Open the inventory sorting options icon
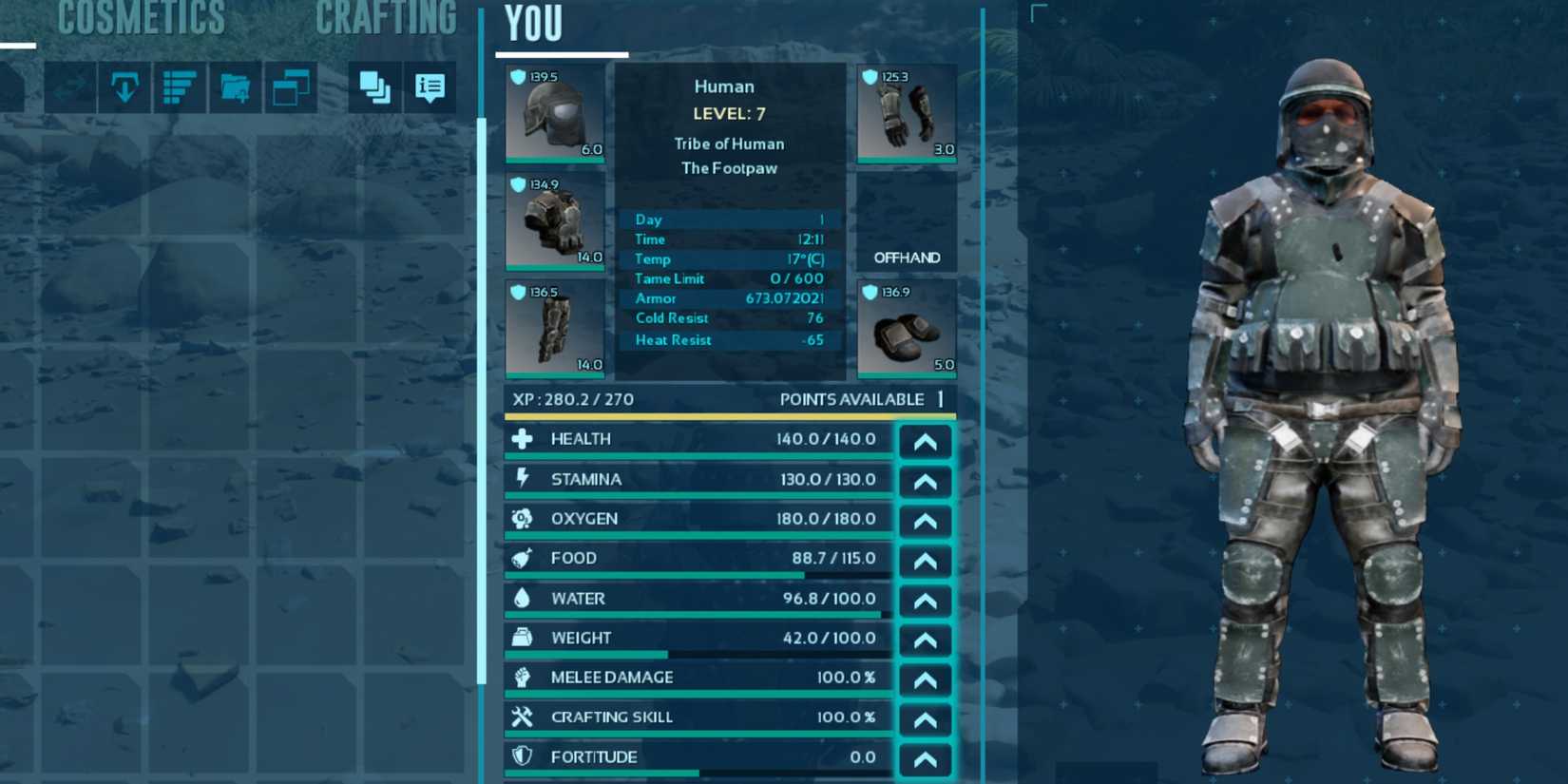 click(179, 86)
